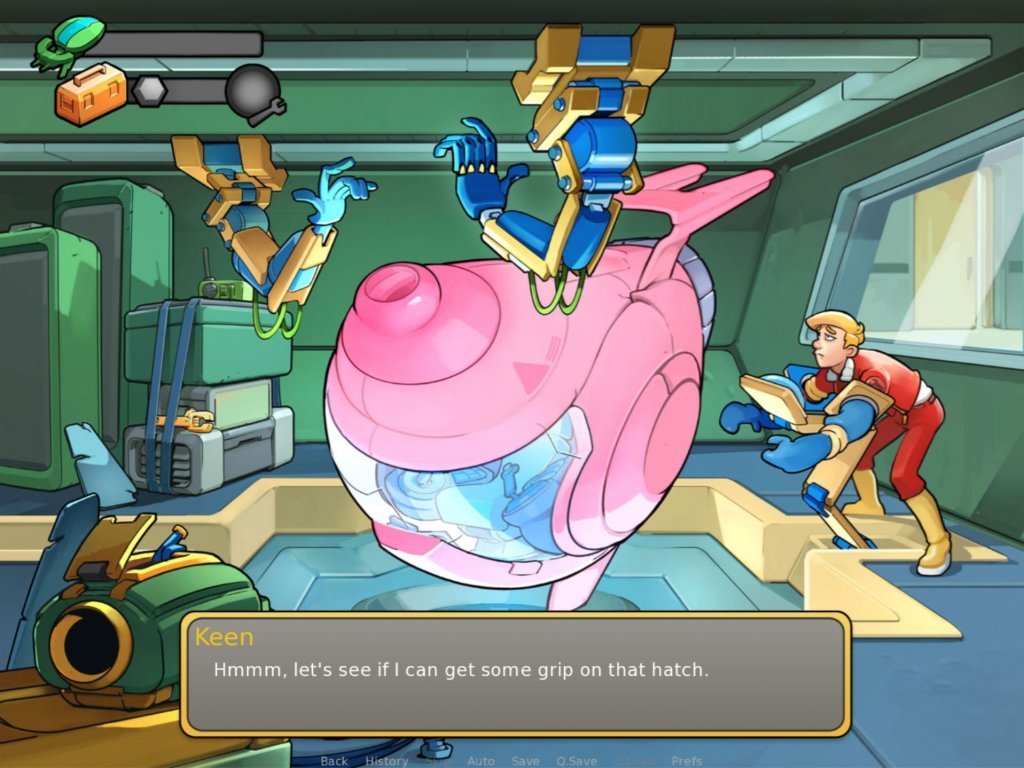Click Keen's dialogue box to continue
Viewport: 1024px width, 768px height.
point(515,675)
